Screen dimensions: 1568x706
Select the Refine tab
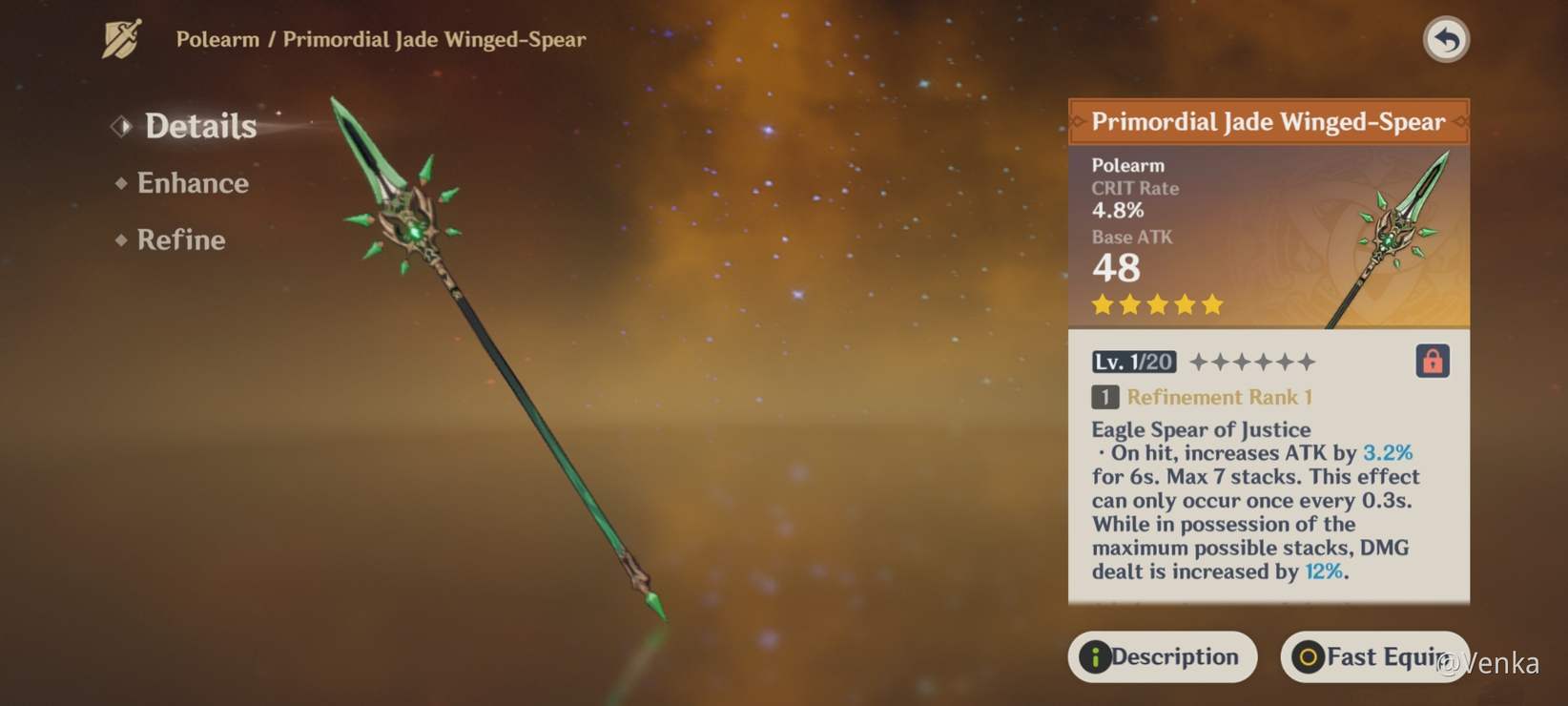(x=180, y=239)
